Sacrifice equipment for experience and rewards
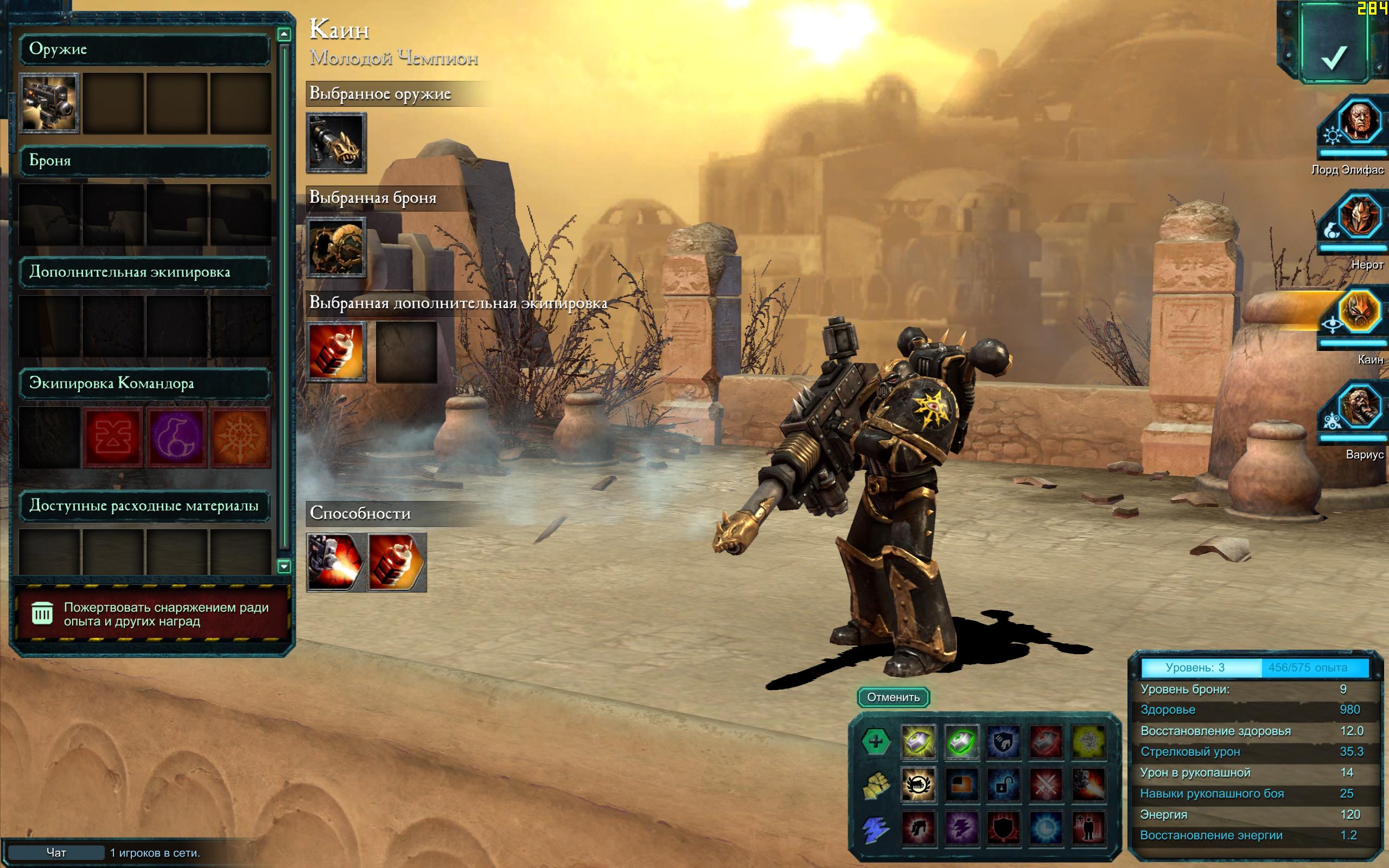This screenshot has height=868, width=1389. pyautogui.click(x=152, y=614)
